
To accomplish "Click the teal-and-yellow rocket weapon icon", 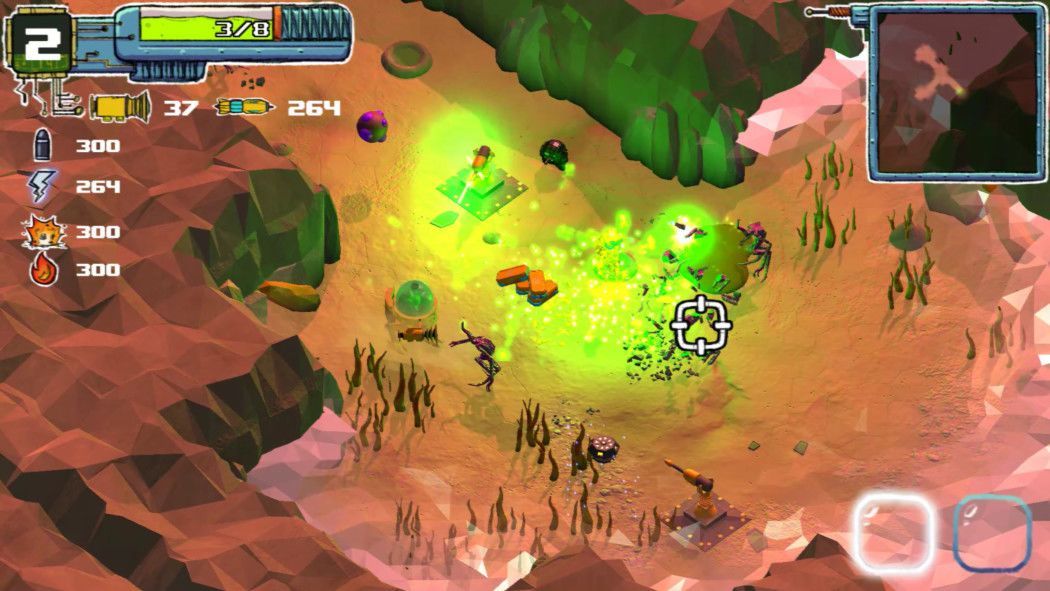I will click(x=244, y=107).
